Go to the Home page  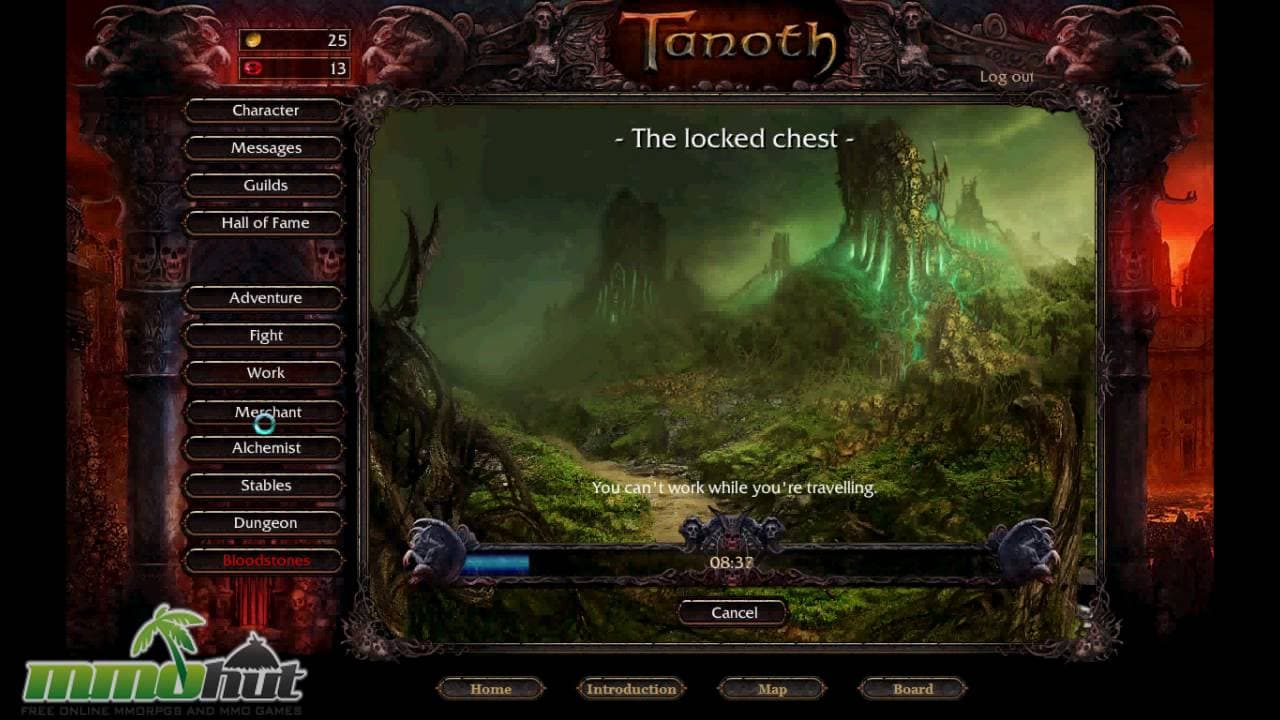tap(490, 689)
